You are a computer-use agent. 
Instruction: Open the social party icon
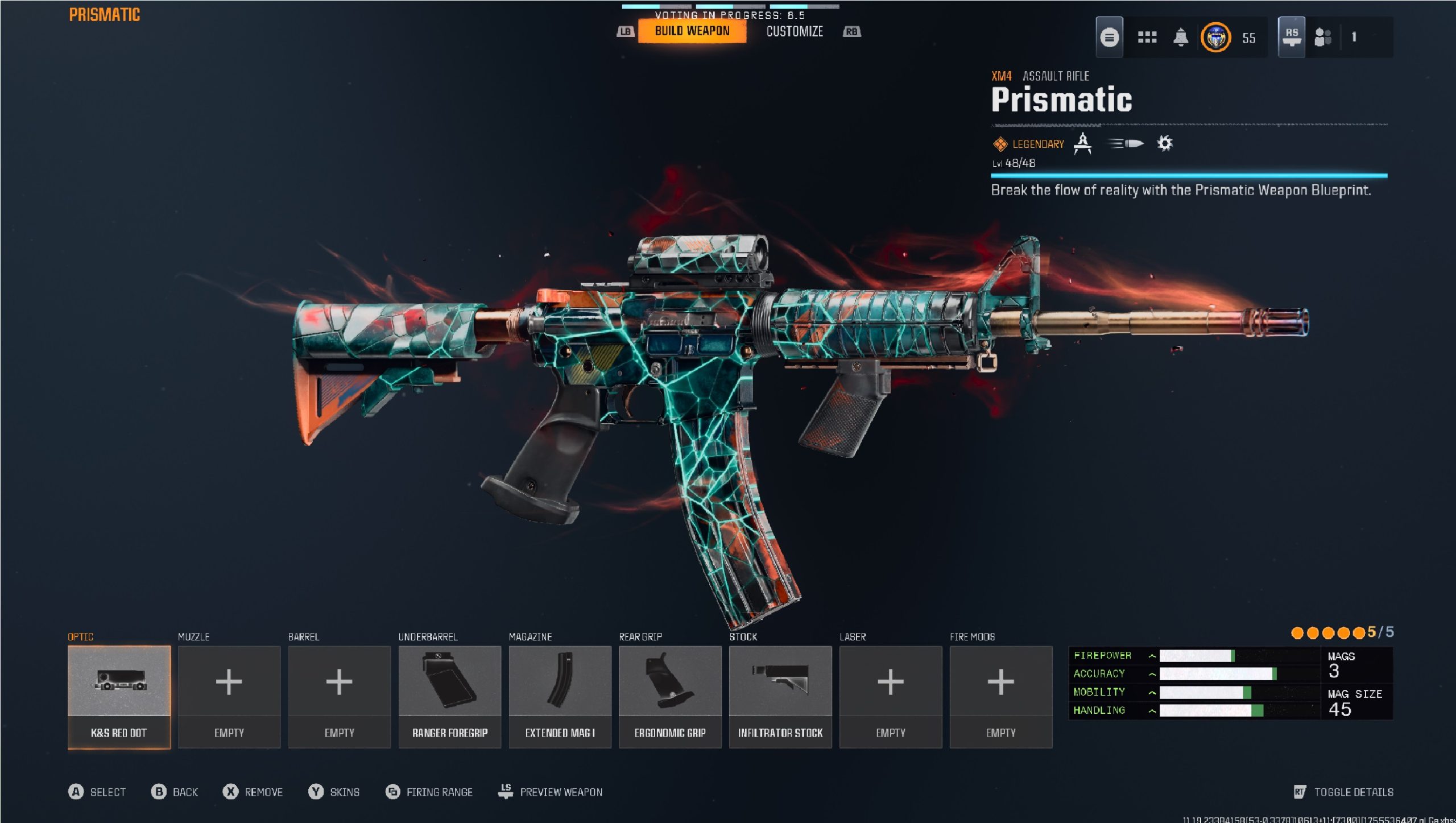click(1323, 38)
